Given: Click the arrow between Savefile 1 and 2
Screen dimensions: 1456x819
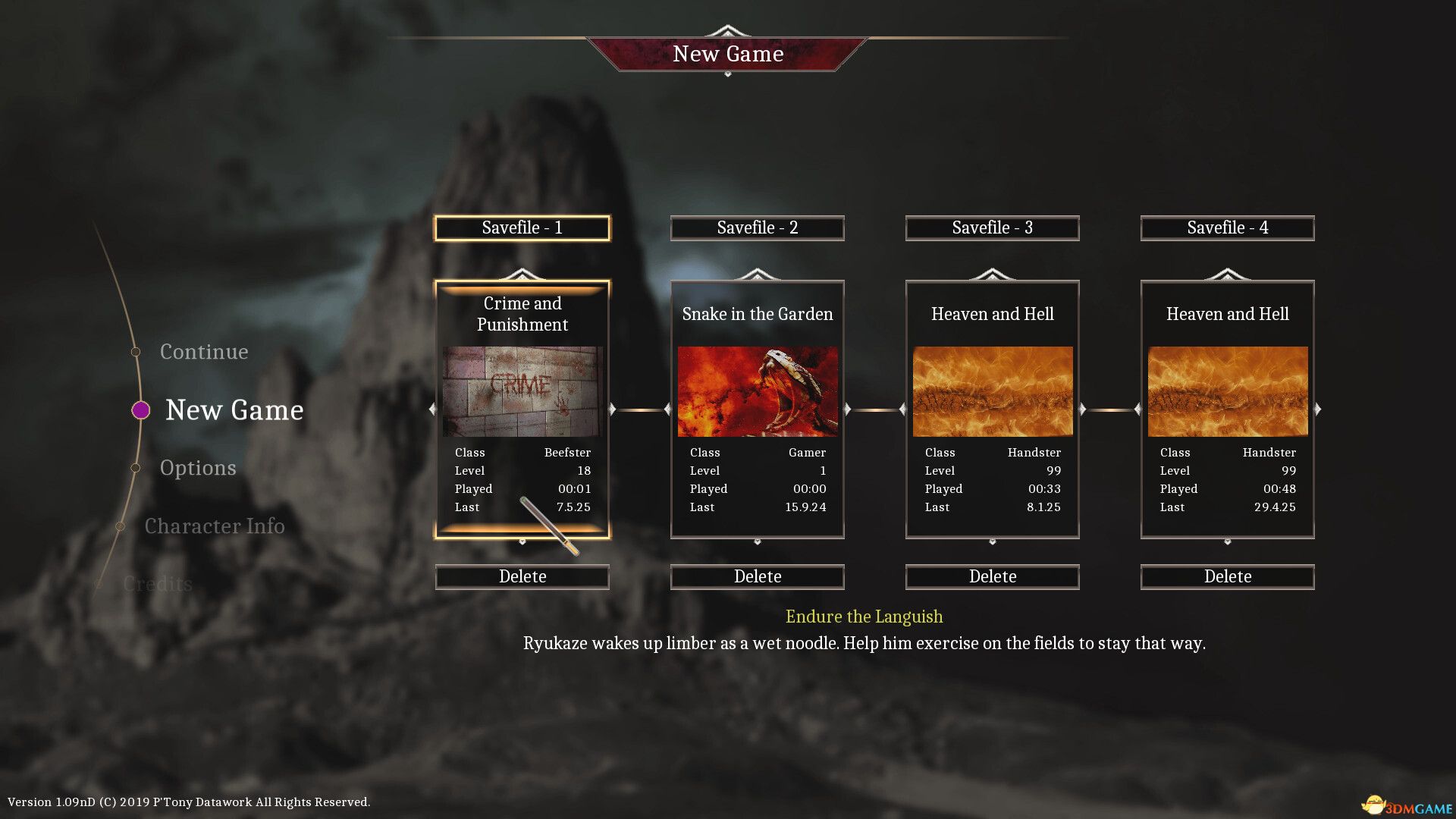Looking at the screenshot, I should tap(640, 408).
